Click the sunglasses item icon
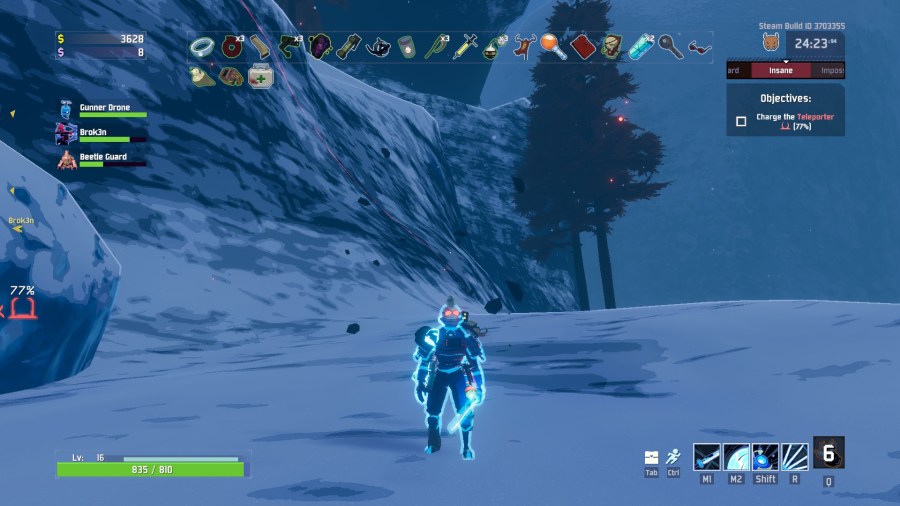 click(x=700, y=46)
